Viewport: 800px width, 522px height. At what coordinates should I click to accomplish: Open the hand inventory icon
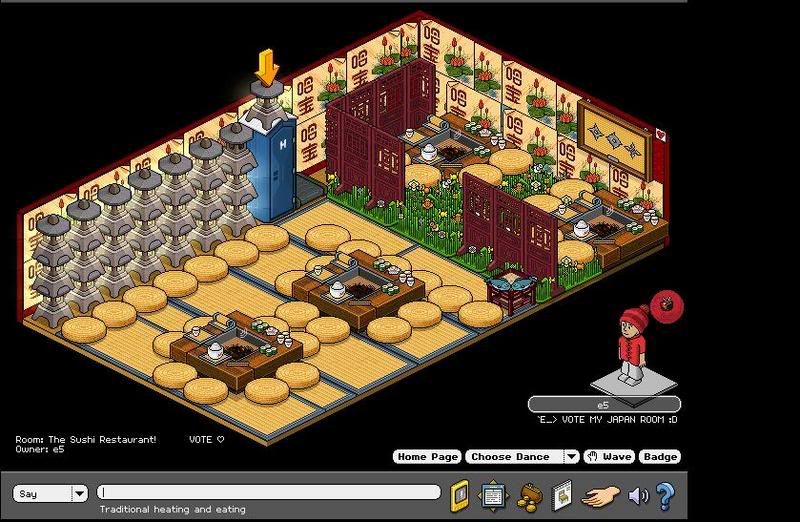coord(599,494)
